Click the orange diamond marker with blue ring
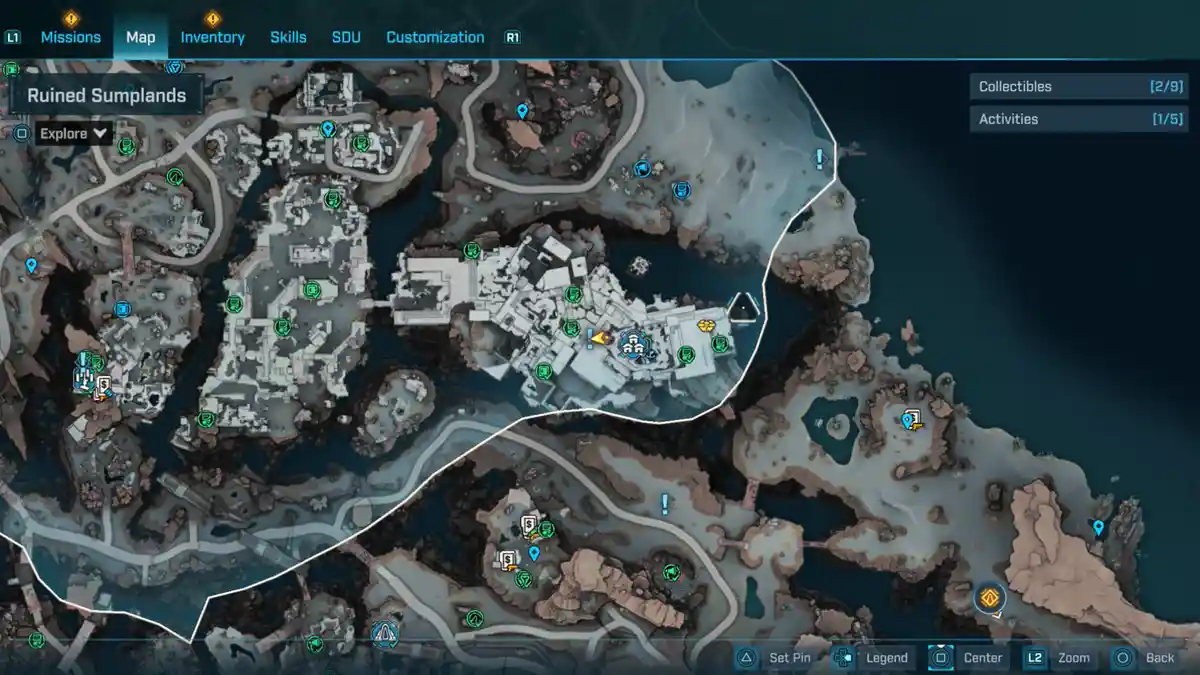This screenshot has height=675, width=1200. (x=990, y=598)
